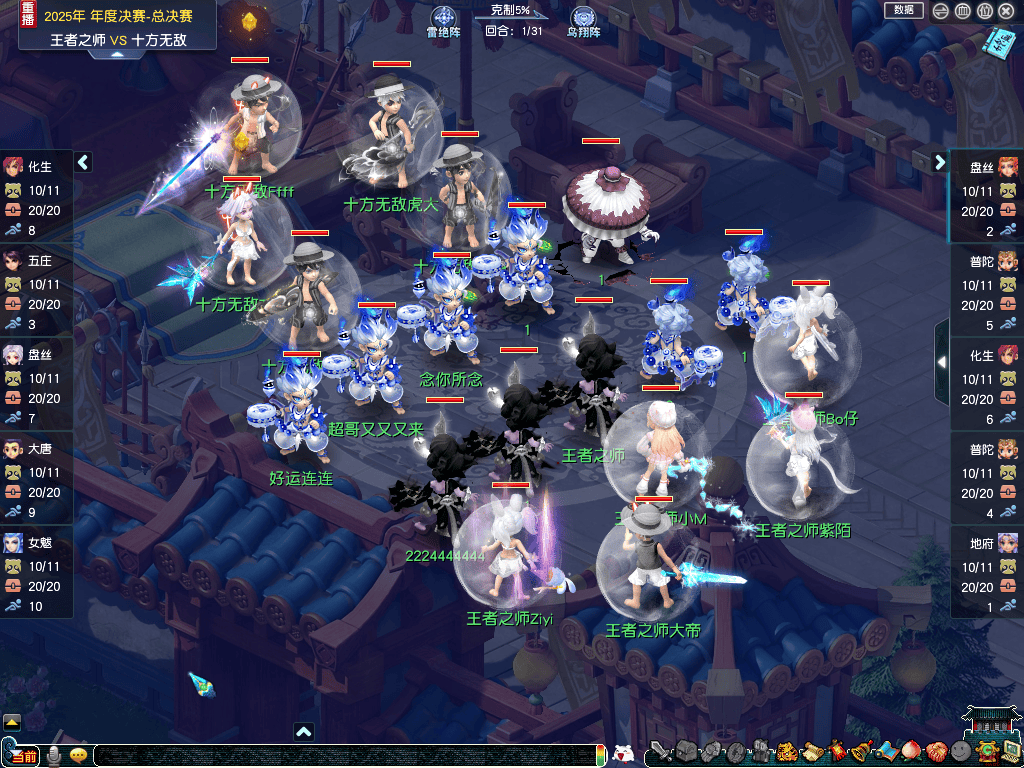Open the tiger head icon in toolbar

pyautogui.click(x=786, y=752)
